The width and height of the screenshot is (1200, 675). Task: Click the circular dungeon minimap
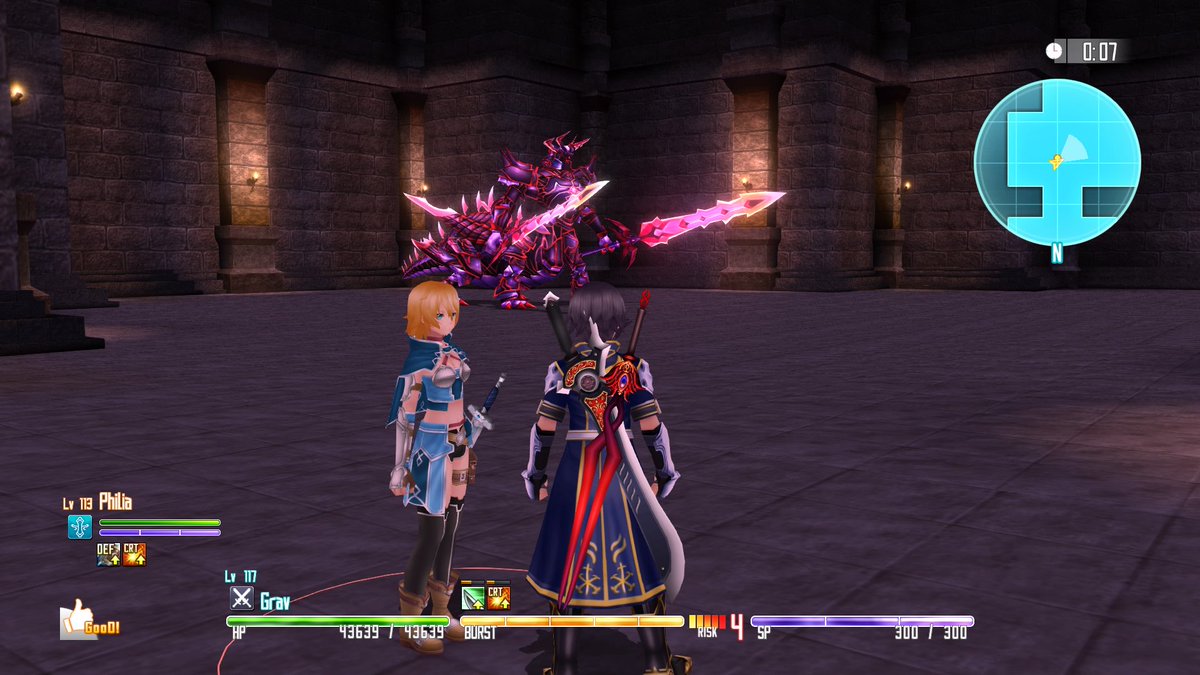pos(1057,162)
